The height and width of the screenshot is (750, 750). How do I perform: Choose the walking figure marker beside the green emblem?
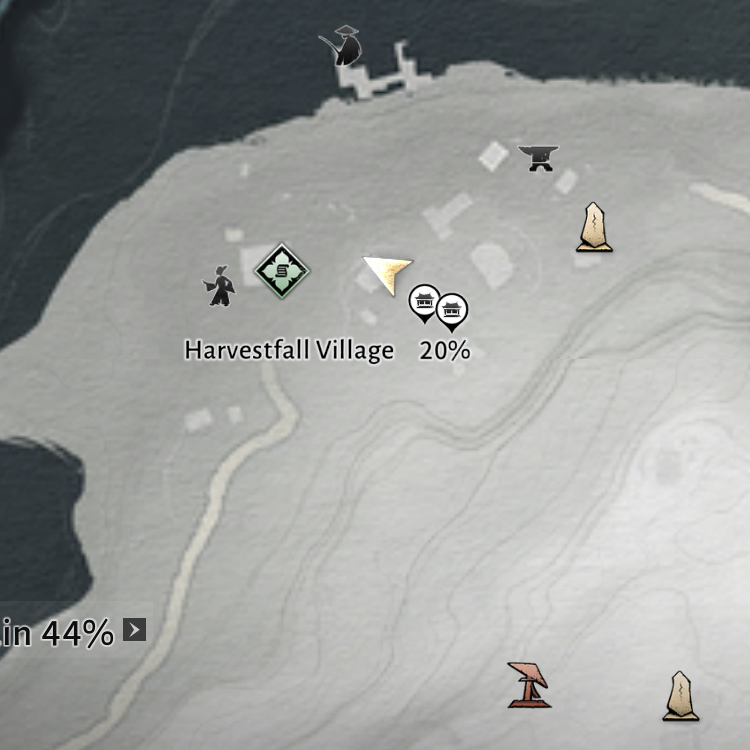point(219,286)
